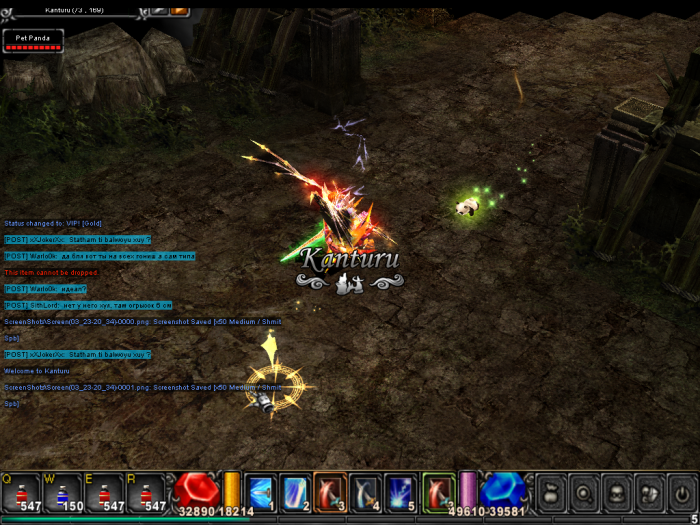Use the blue mana potion in slot W
Screen dimensions: 700x525
tap(63, 492)
